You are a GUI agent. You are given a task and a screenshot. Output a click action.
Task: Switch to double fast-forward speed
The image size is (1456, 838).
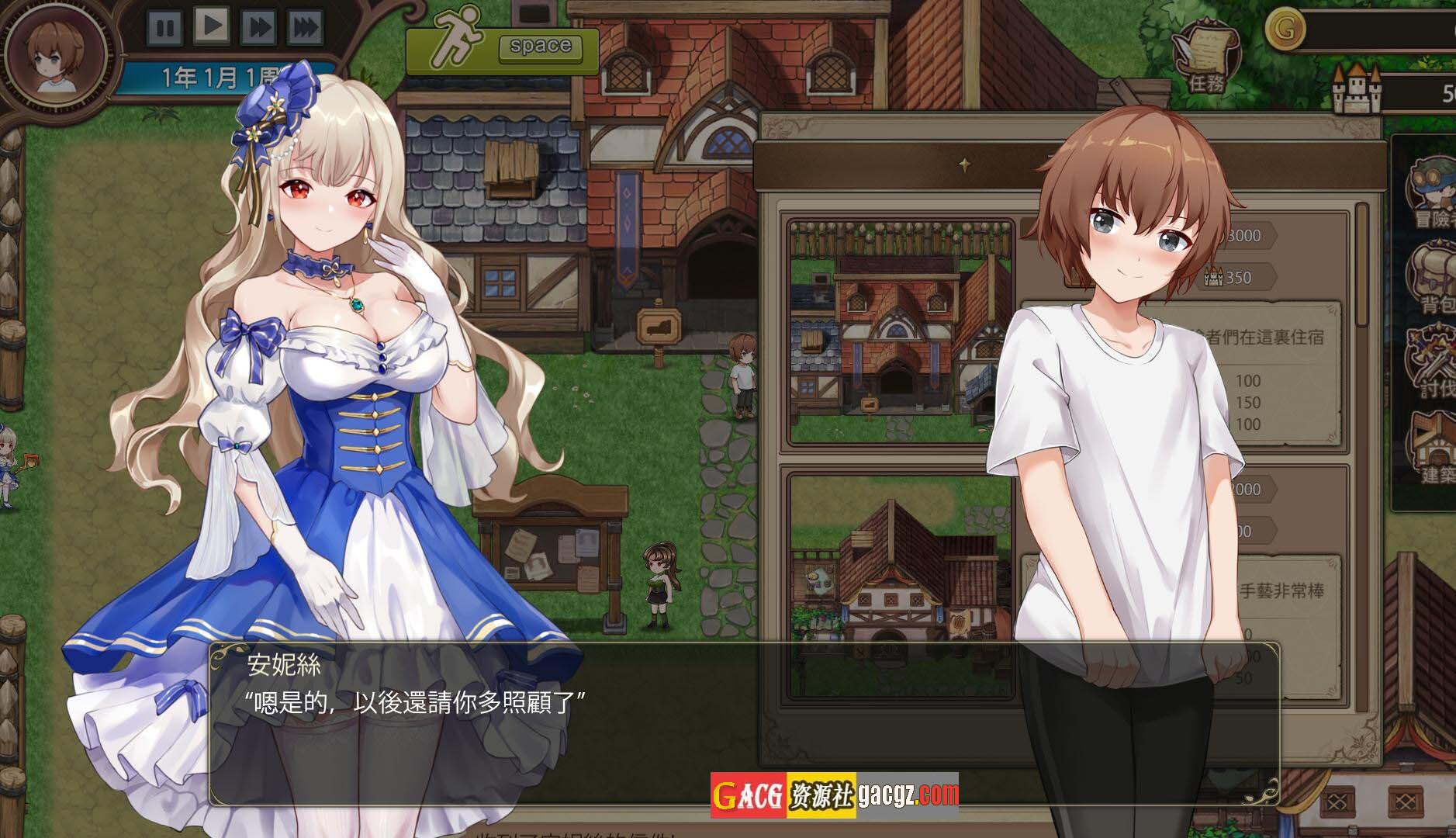tap(258, 28)
